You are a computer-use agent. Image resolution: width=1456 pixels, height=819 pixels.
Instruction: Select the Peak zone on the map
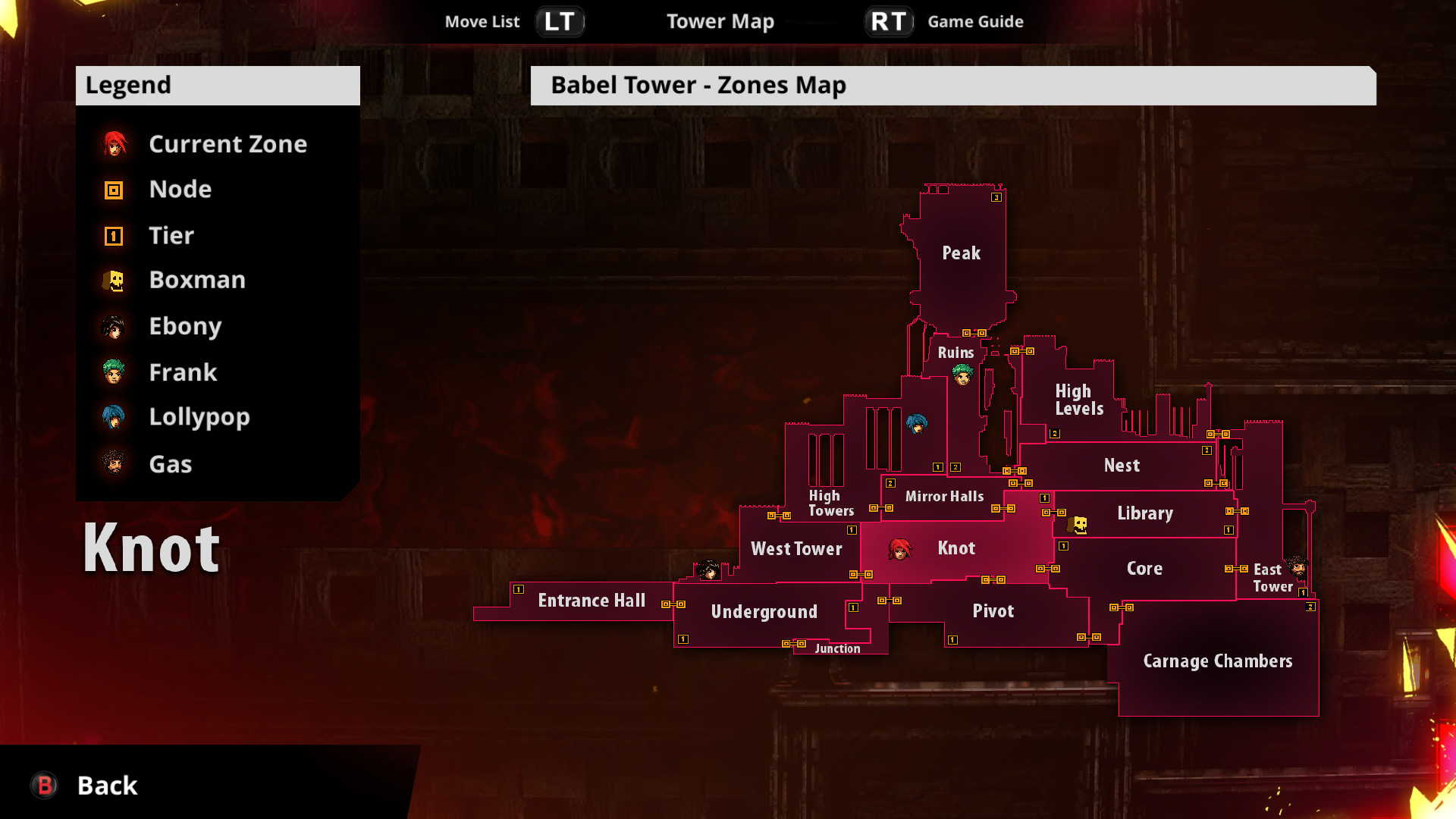(x=961, y=254)
